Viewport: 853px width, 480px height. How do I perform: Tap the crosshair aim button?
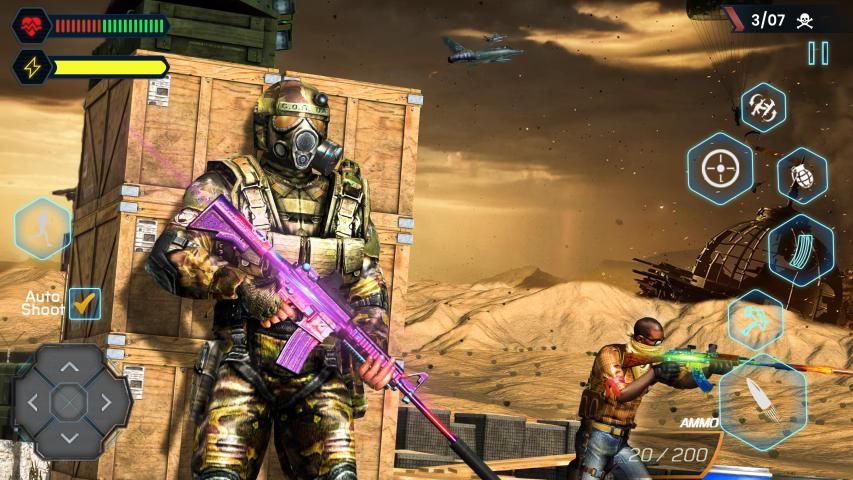[719, 168]
